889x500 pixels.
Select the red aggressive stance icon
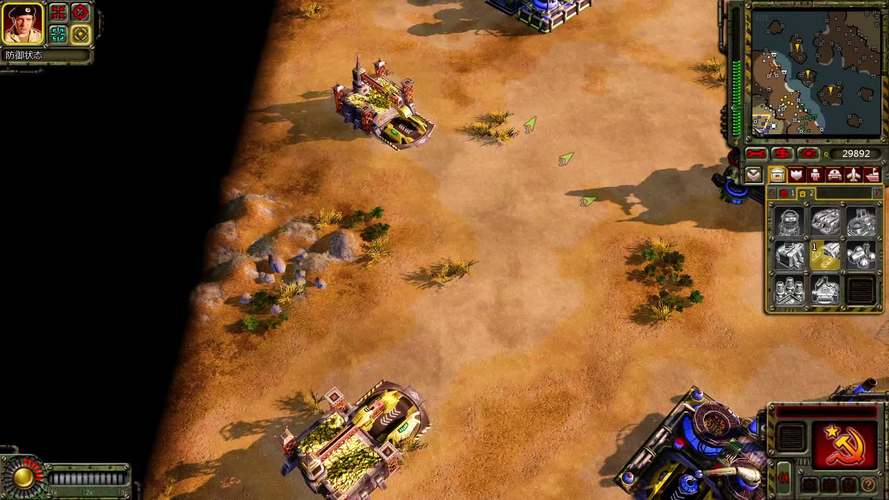[59, 12]
